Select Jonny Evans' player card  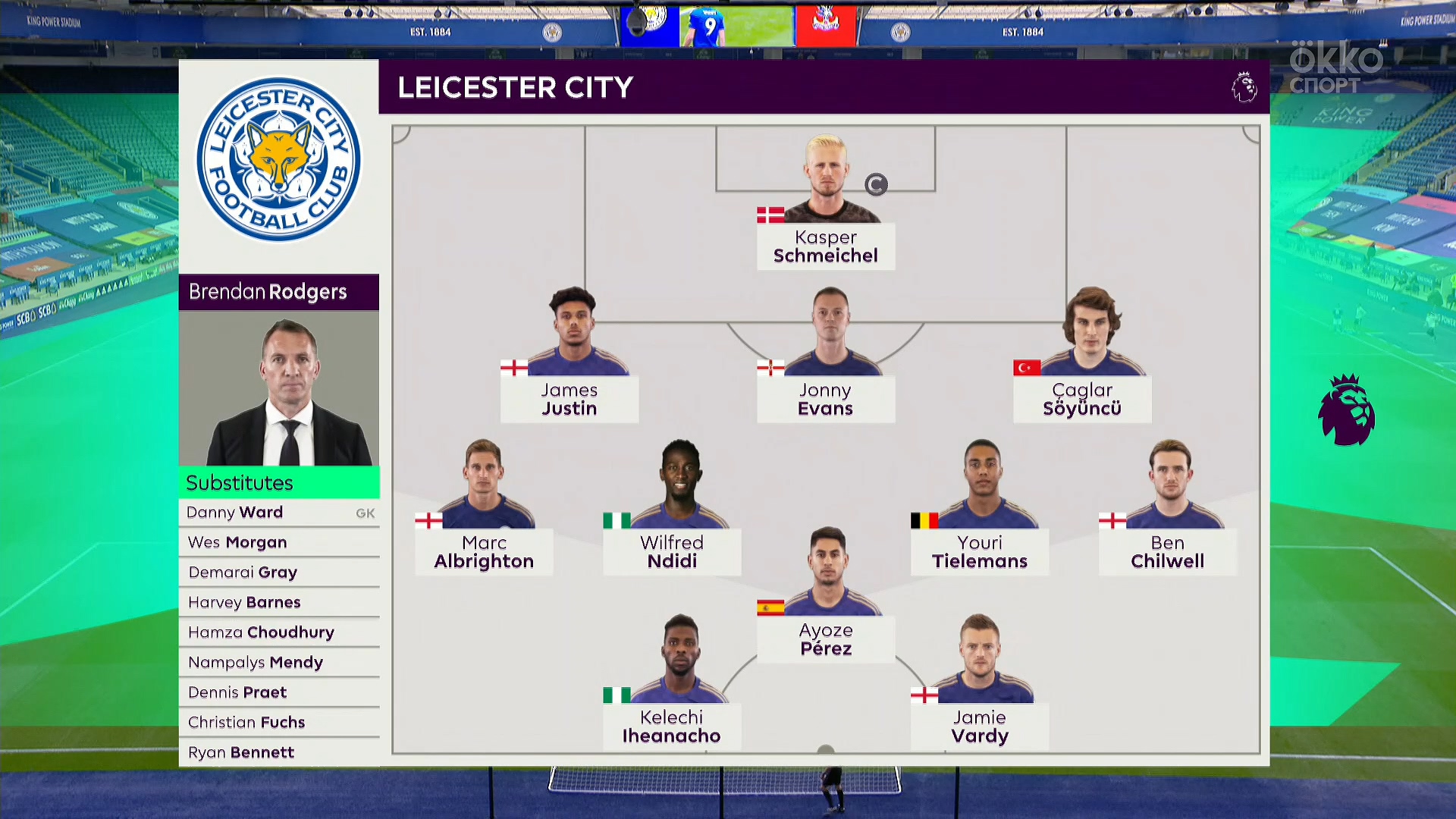tap(825, 399)
